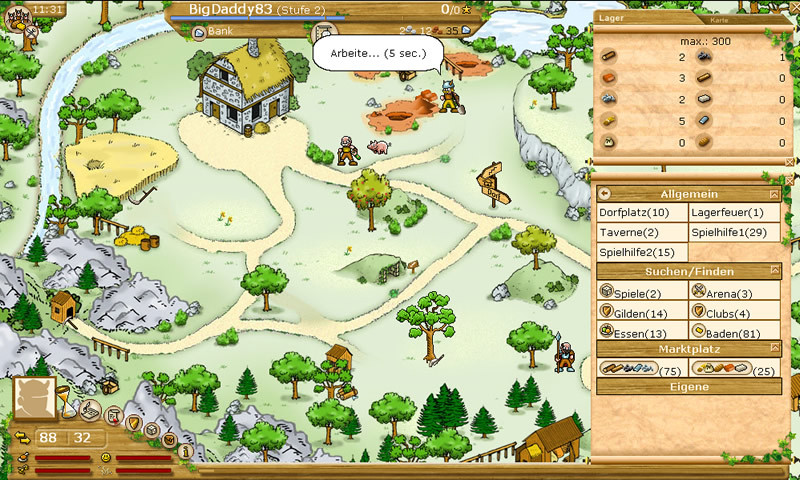The height and width of the screenshot is (480, 800).
Task: Switch to the Karte tab
Action: tap(718, 20)
